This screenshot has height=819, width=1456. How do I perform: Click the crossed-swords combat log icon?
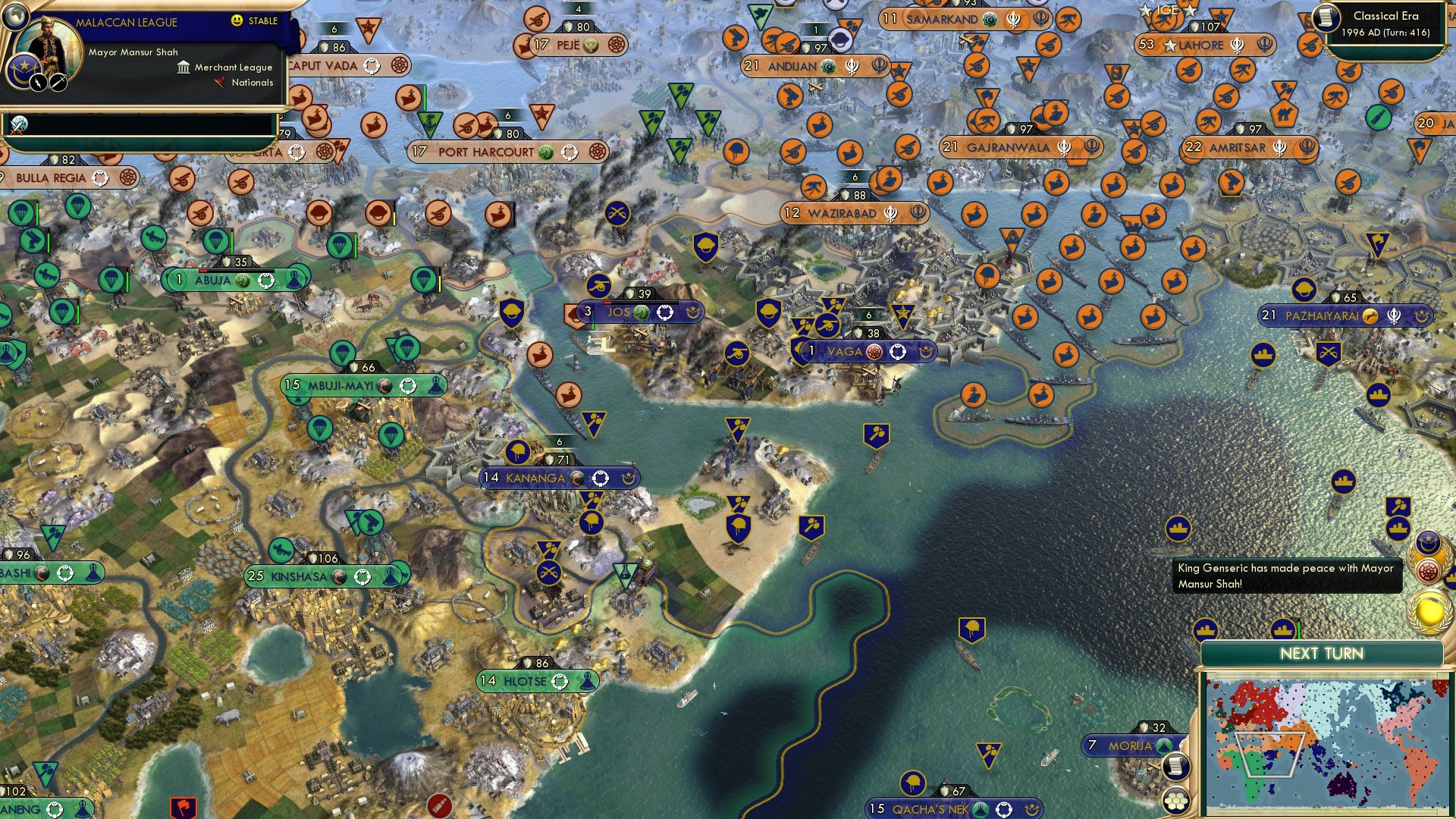(x=19, y=124)
